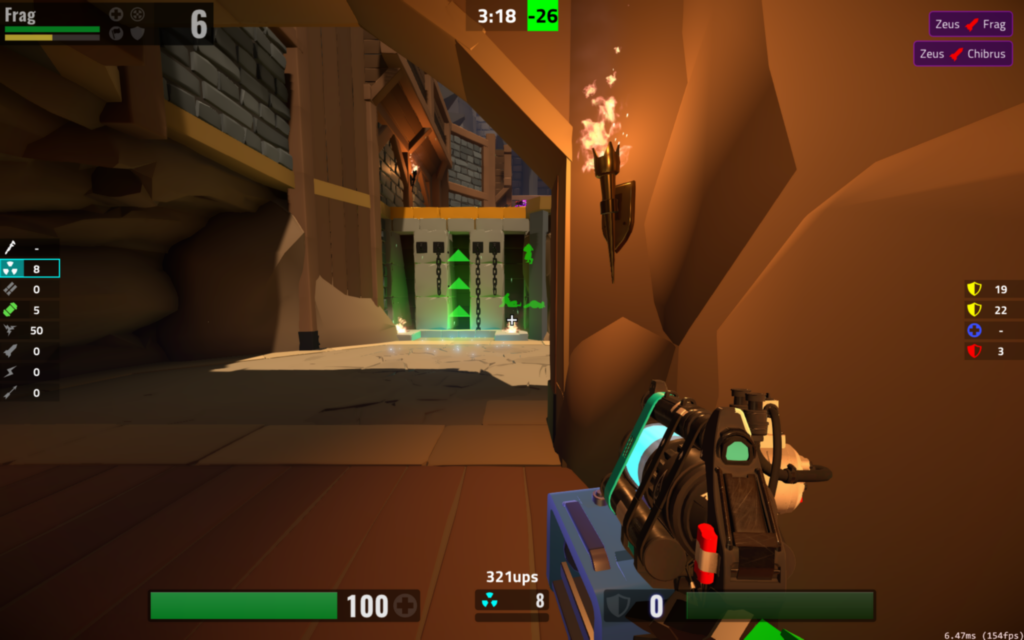
Task: Click the Zeus killed Frag feed entry
Action: point(970,24)
